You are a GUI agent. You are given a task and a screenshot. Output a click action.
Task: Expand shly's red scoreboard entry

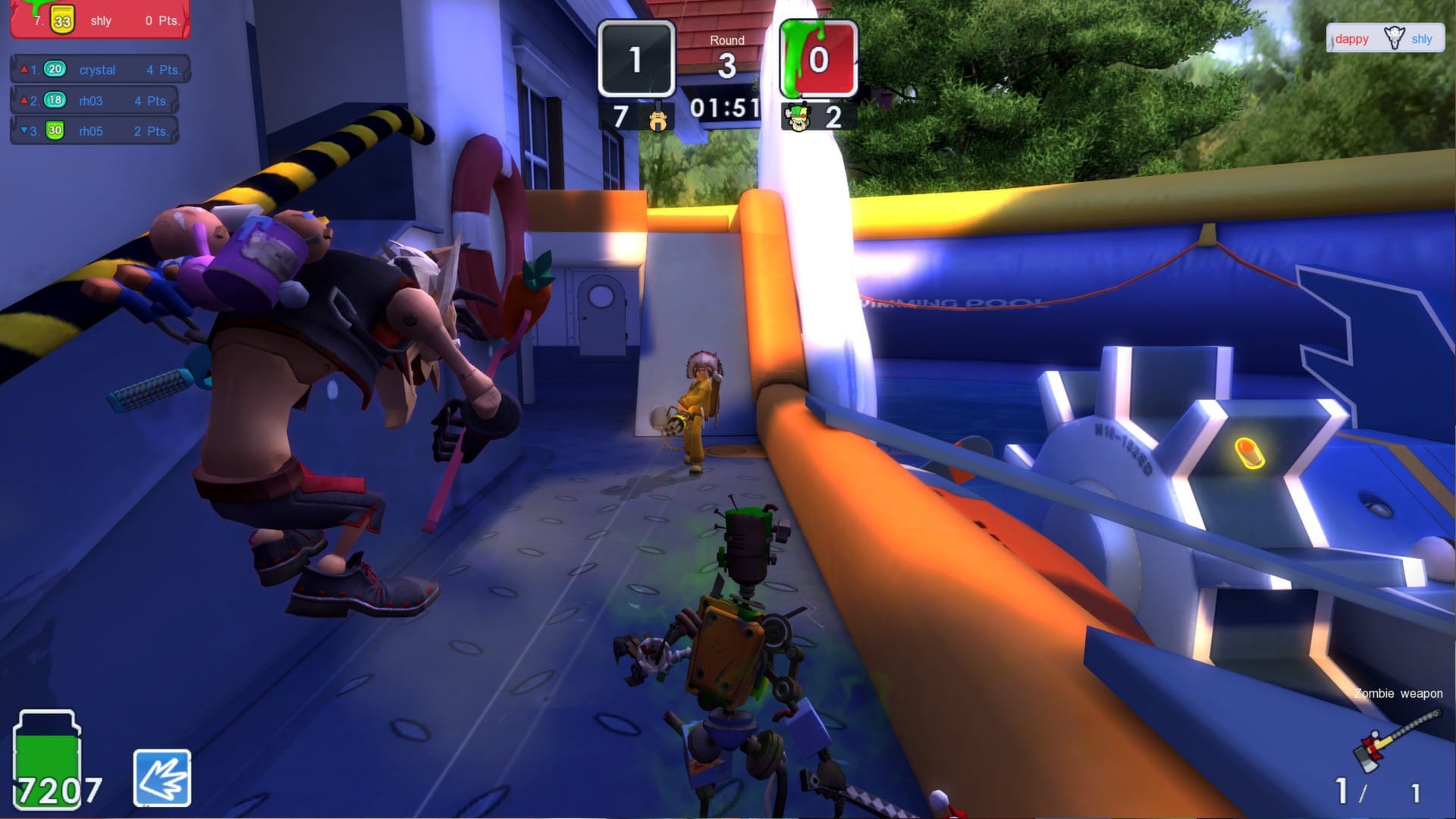(x=99, y=20)
